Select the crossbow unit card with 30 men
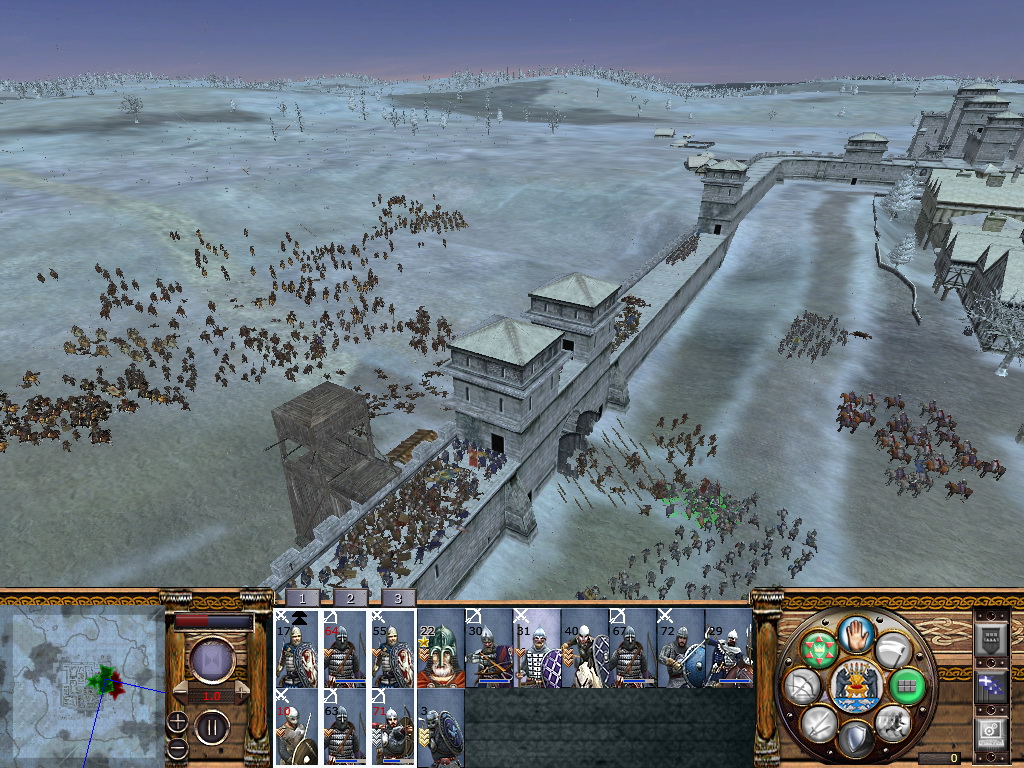Viewport: 1024px width, 768px height. coord(489,650)
